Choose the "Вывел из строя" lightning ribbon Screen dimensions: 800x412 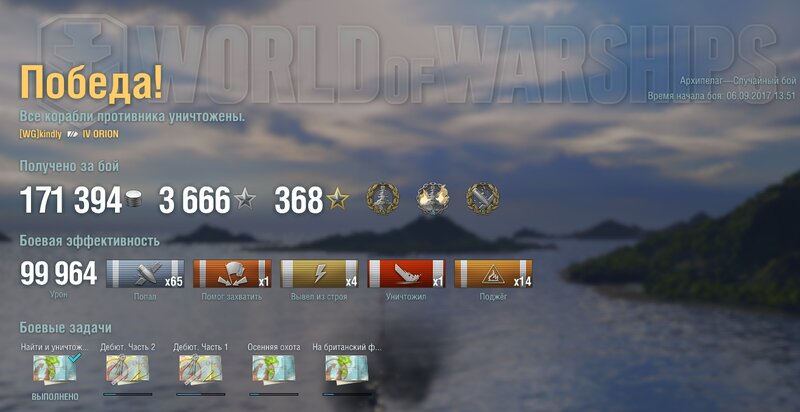click(x=319, y=274)
